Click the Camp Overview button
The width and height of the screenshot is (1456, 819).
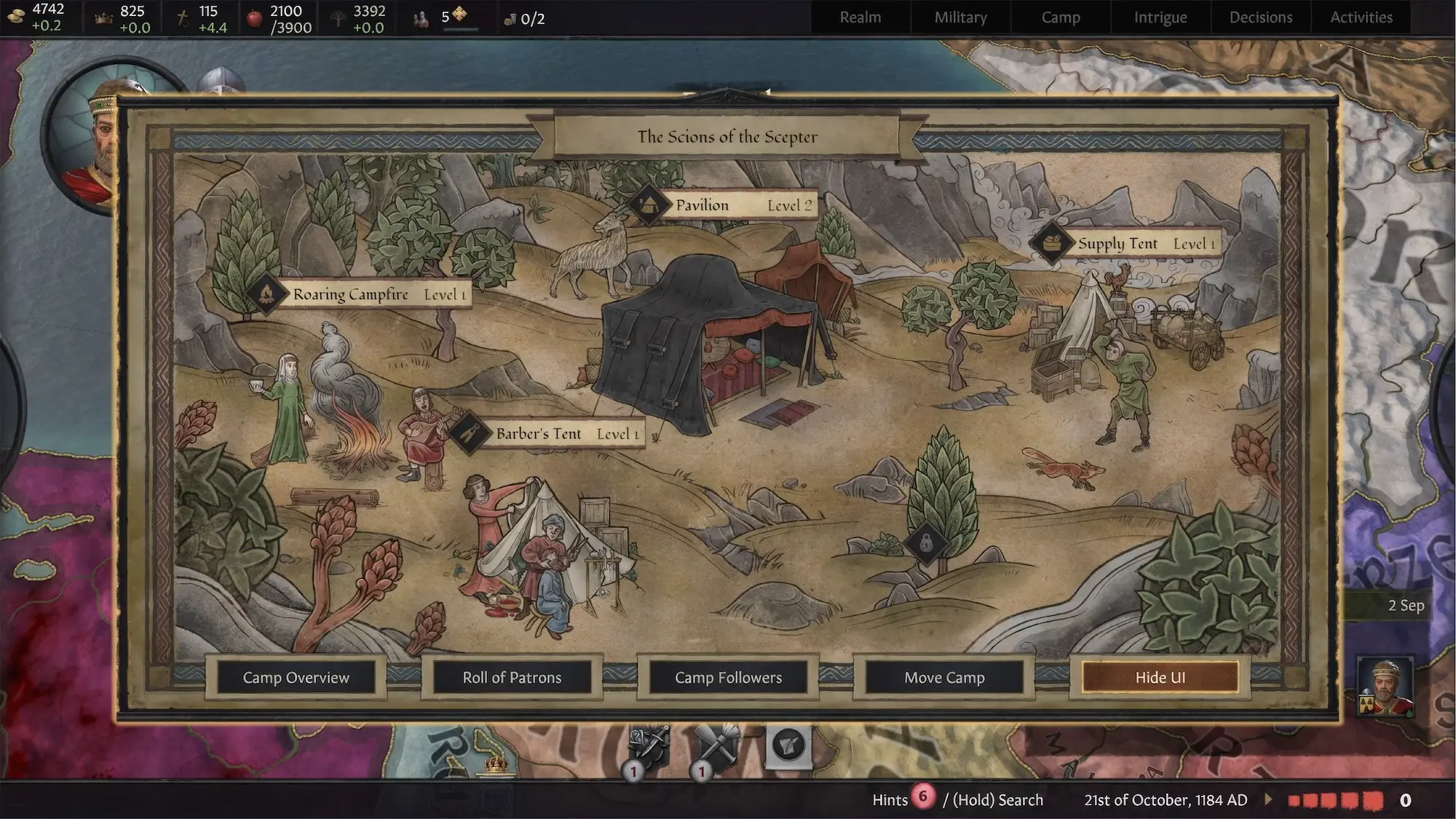[296, 678]
